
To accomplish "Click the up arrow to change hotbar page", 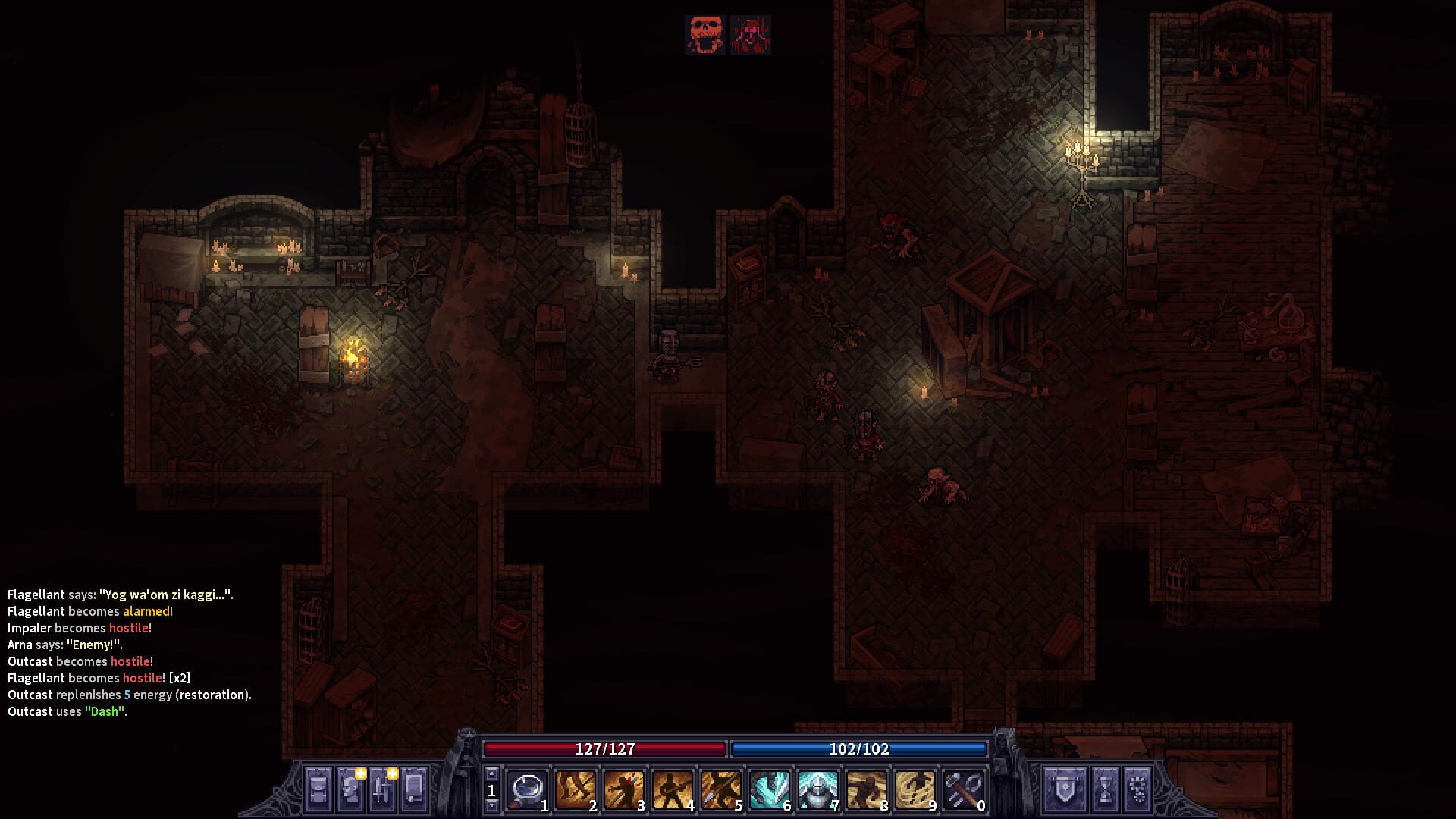I will 491,772.
